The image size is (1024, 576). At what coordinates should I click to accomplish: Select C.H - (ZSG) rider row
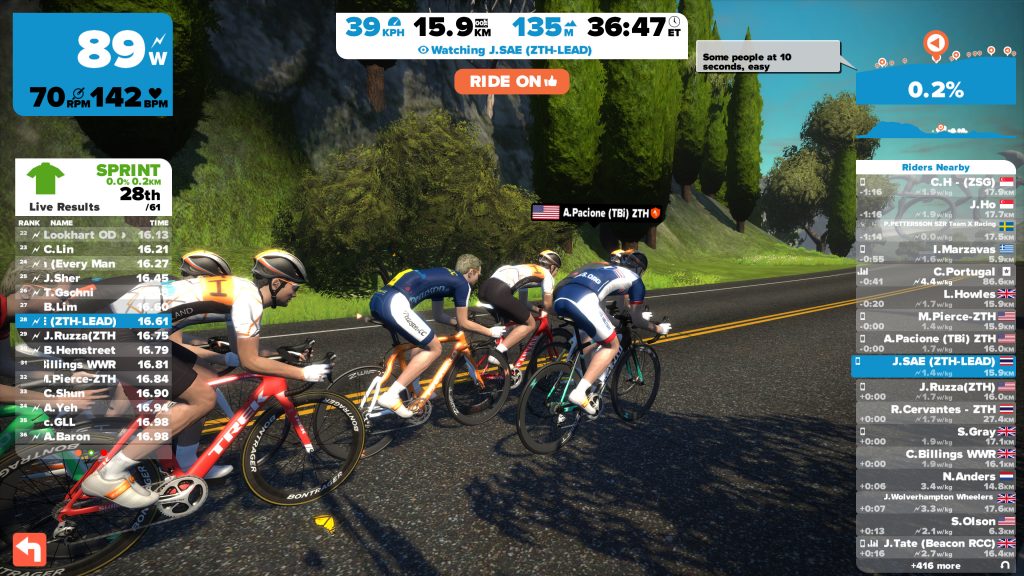(x=935, y=187)
